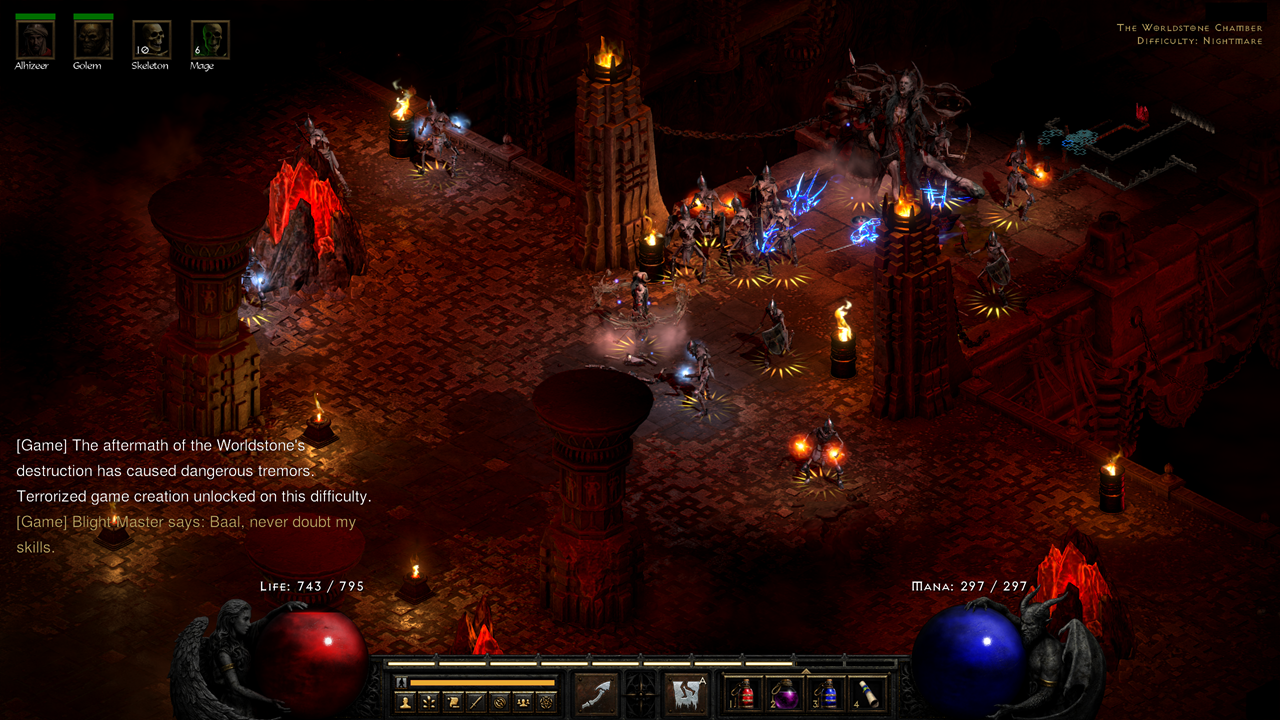Expand the potion belt with the chevron
1280x720 pixels.
tap(806, 670)
